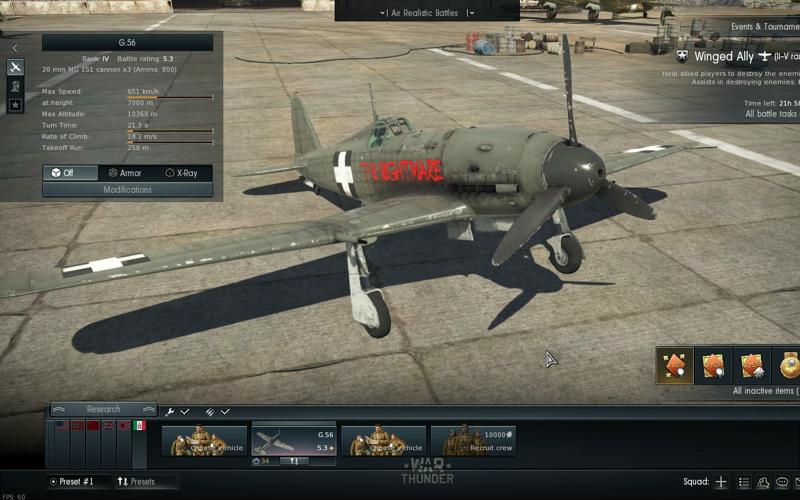800x500 pixels.
Task: Open the Research tree
Action: pos(103,409)
